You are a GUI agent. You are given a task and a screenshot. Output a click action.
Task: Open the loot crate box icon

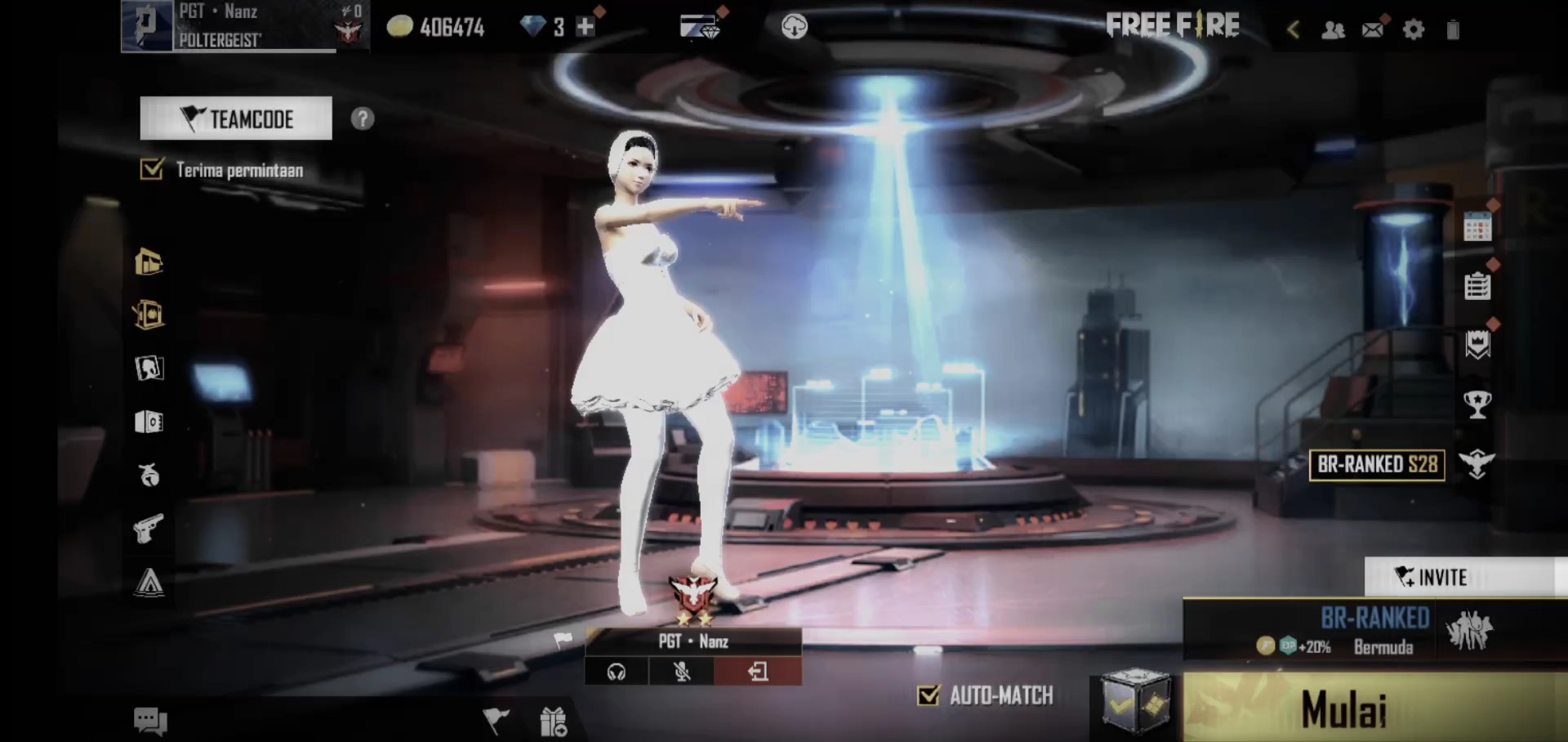click(x=1134, y=701)
